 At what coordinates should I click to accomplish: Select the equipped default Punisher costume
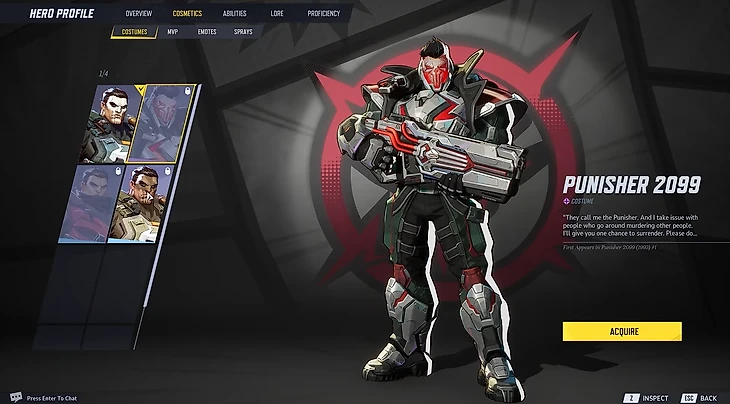click(110, 122)
